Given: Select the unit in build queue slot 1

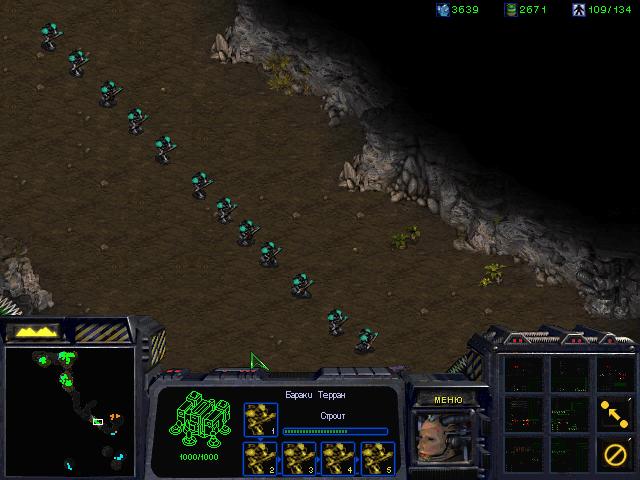Looking at the screenshot, I should click(x=261, y=420).
